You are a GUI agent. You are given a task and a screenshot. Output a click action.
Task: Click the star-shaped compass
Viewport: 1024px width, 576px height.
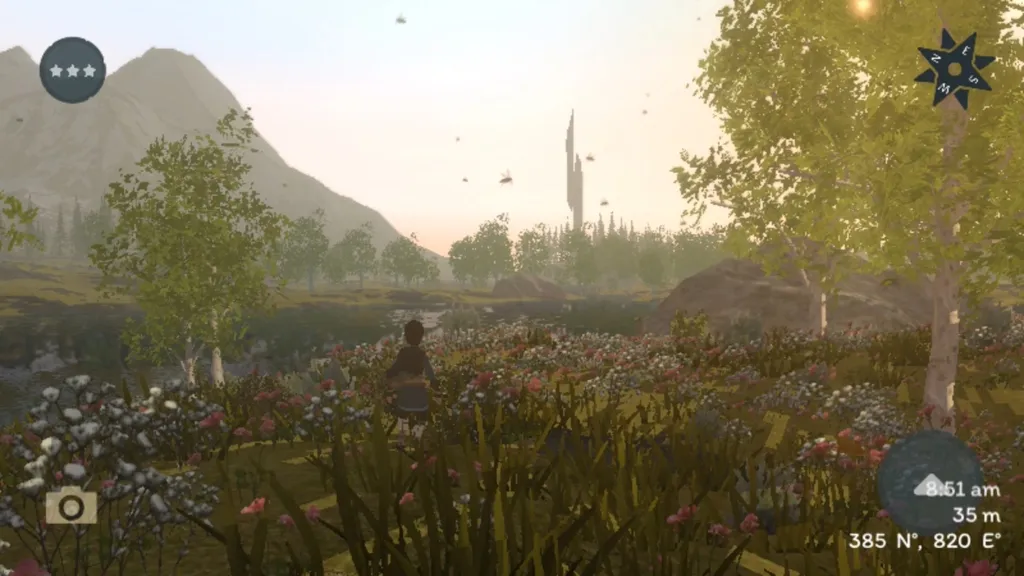pos(954,68)
